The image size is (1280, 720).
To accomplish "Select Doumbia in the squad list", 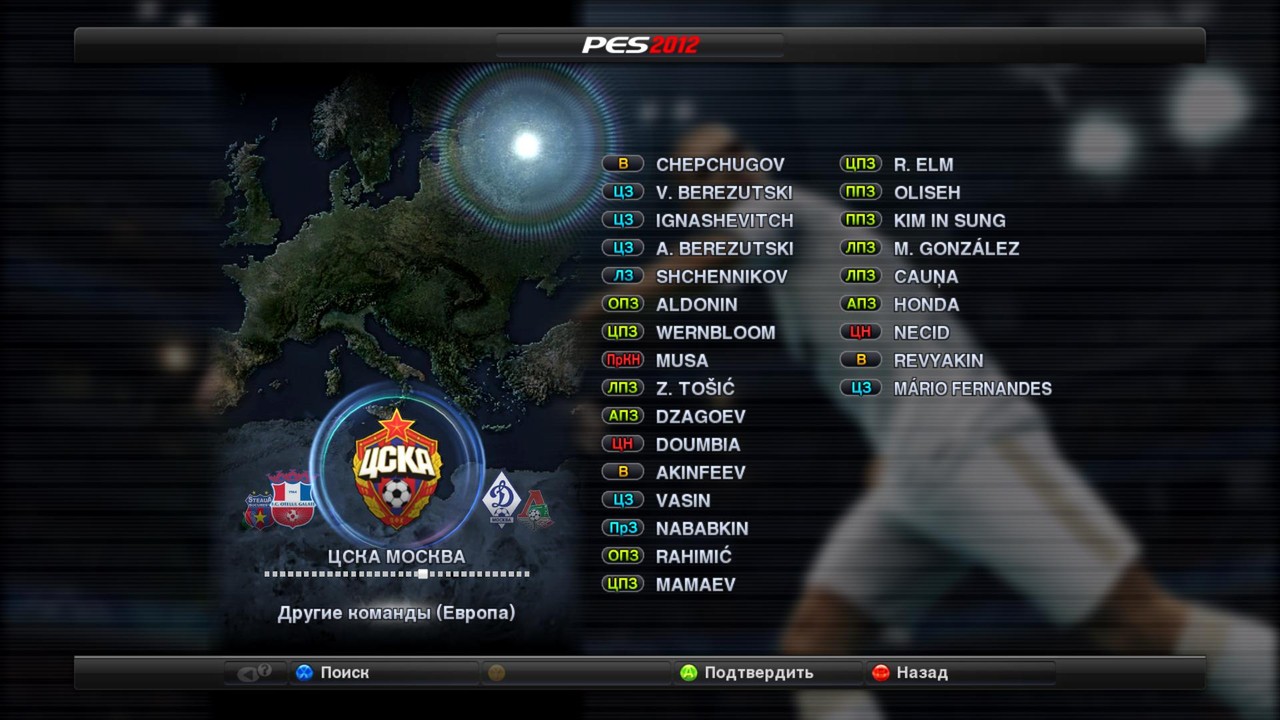I will 698,444.
